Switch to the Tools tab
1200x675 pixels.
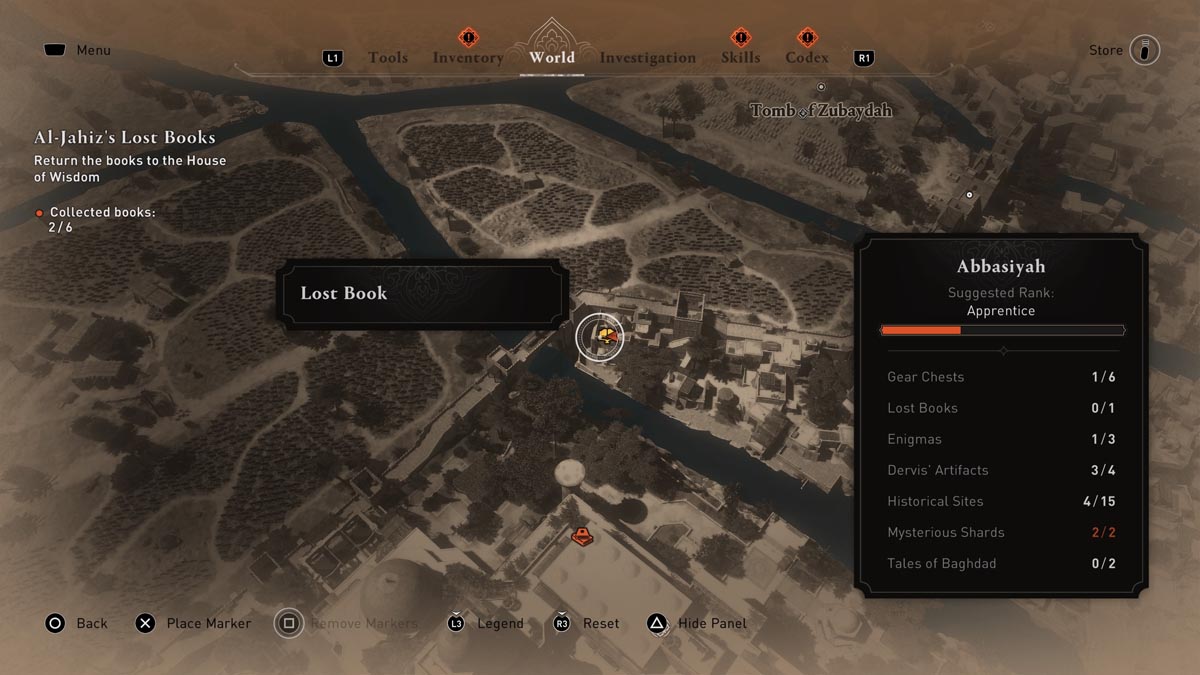387,58
